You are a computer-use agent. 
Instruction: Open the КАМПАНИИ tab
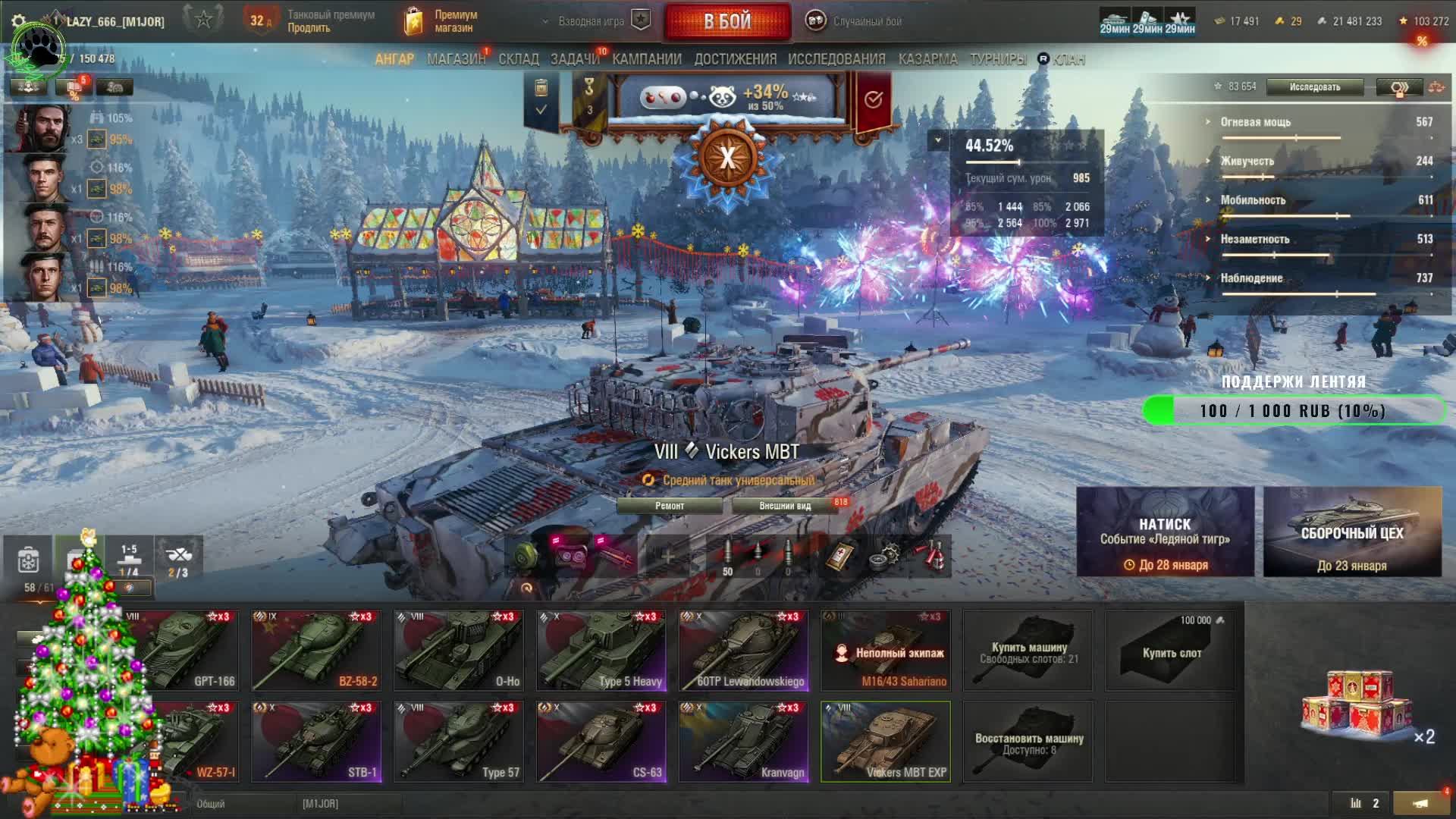pyautogui.click(x=647, y=59)
